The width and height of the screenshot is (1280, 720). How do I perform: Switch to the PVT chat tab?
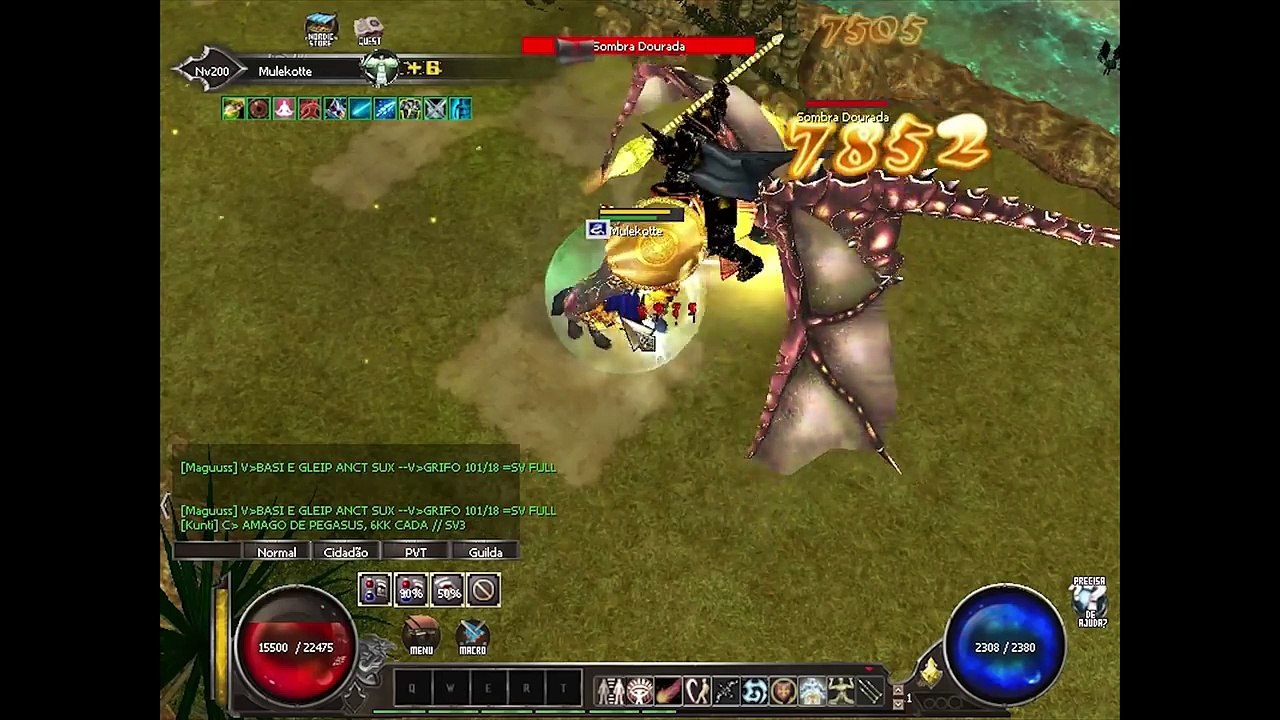coord(416,552)
